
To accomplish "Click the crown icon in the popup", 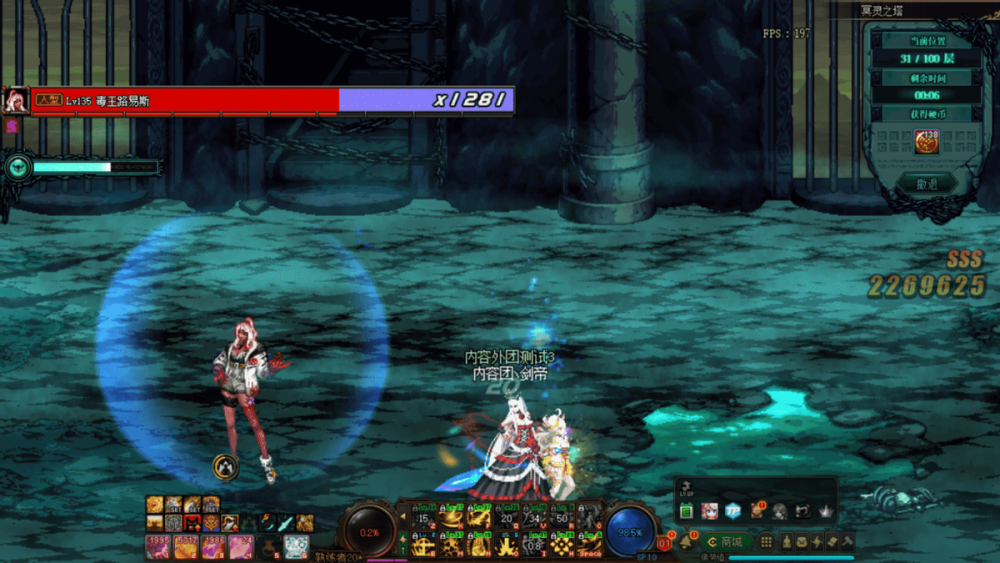I will [x=825, y=511].
